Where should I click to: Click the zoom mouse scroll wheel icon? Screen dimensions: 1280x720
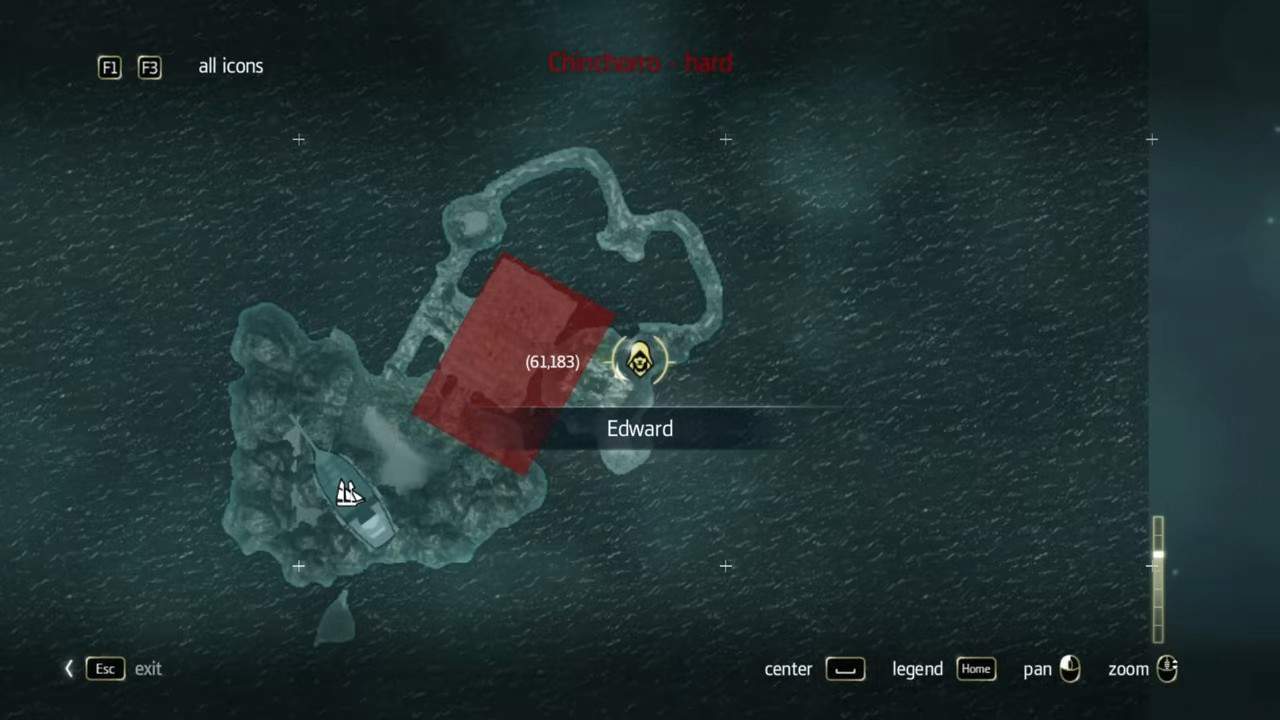coord(1167,669)
